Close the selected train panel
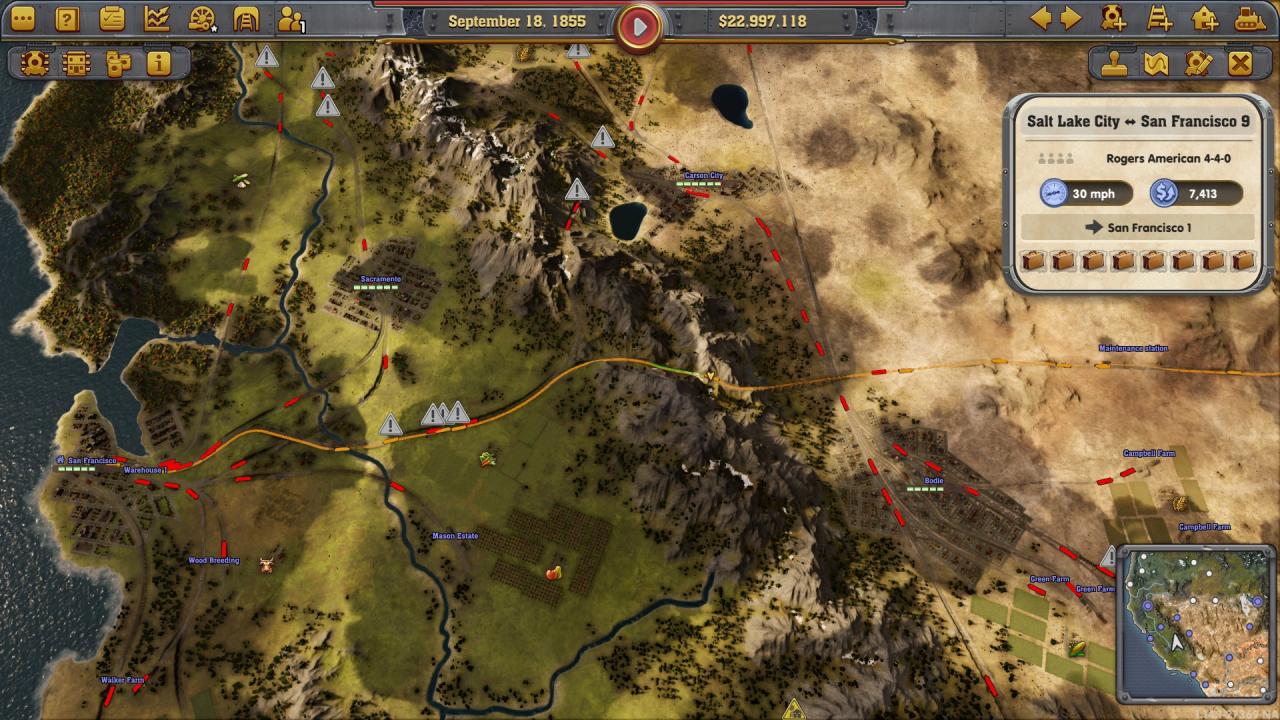Image resolution: width=1280 pixels, height=720 pixels. pyautogui.click(x=1240, y=64)
